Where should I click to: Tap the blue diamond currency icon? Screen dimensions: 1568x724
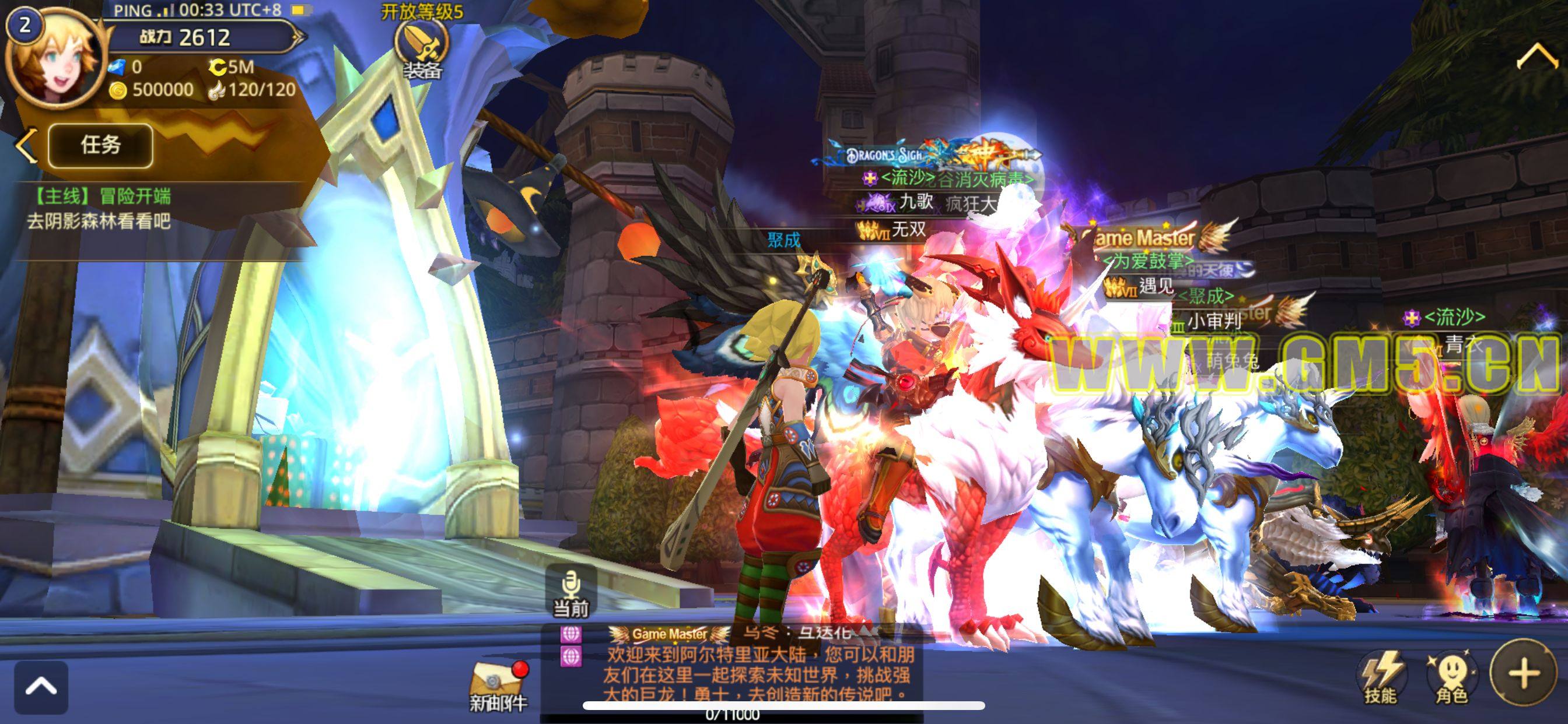(117, 67)
